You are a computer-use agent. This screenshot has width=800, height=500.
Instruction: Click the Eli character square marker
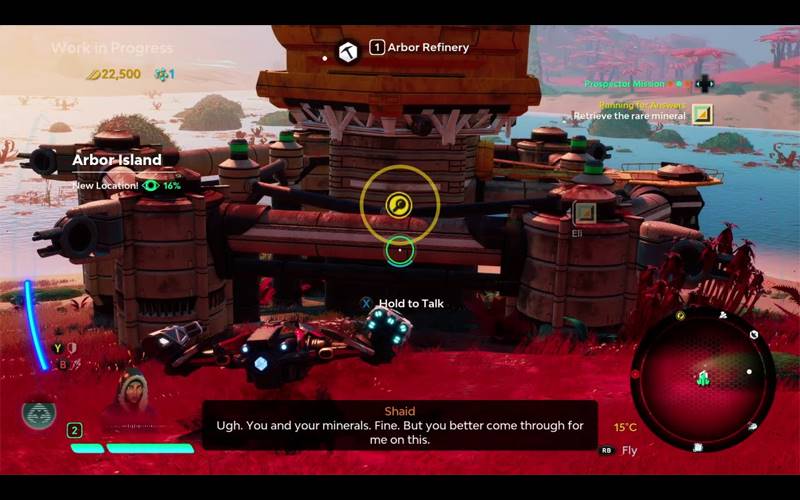point(584,212)
